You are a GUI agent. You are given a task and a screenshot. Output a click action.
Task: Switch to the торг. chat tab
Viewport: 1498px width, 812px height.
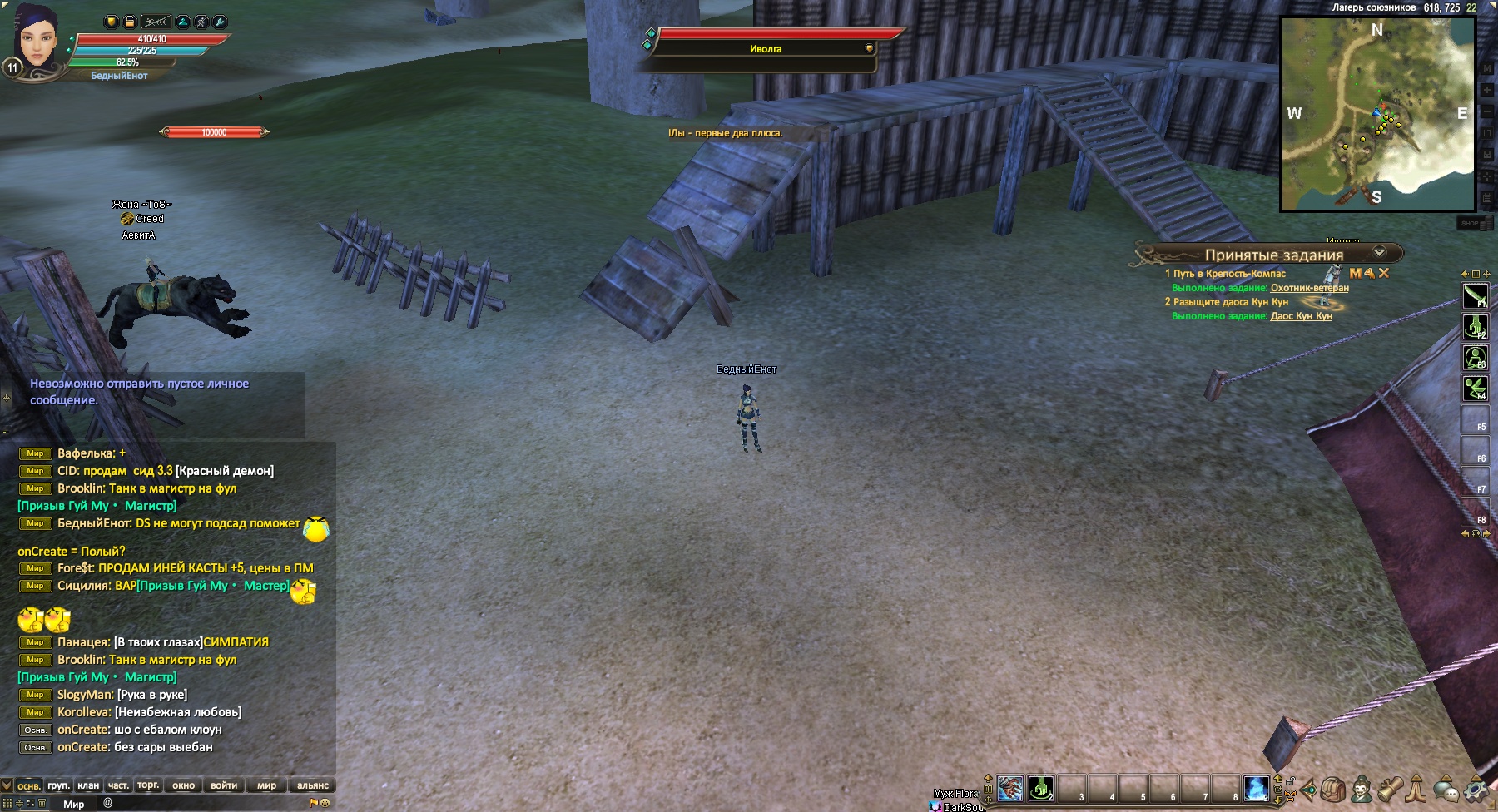coord(148,785)
